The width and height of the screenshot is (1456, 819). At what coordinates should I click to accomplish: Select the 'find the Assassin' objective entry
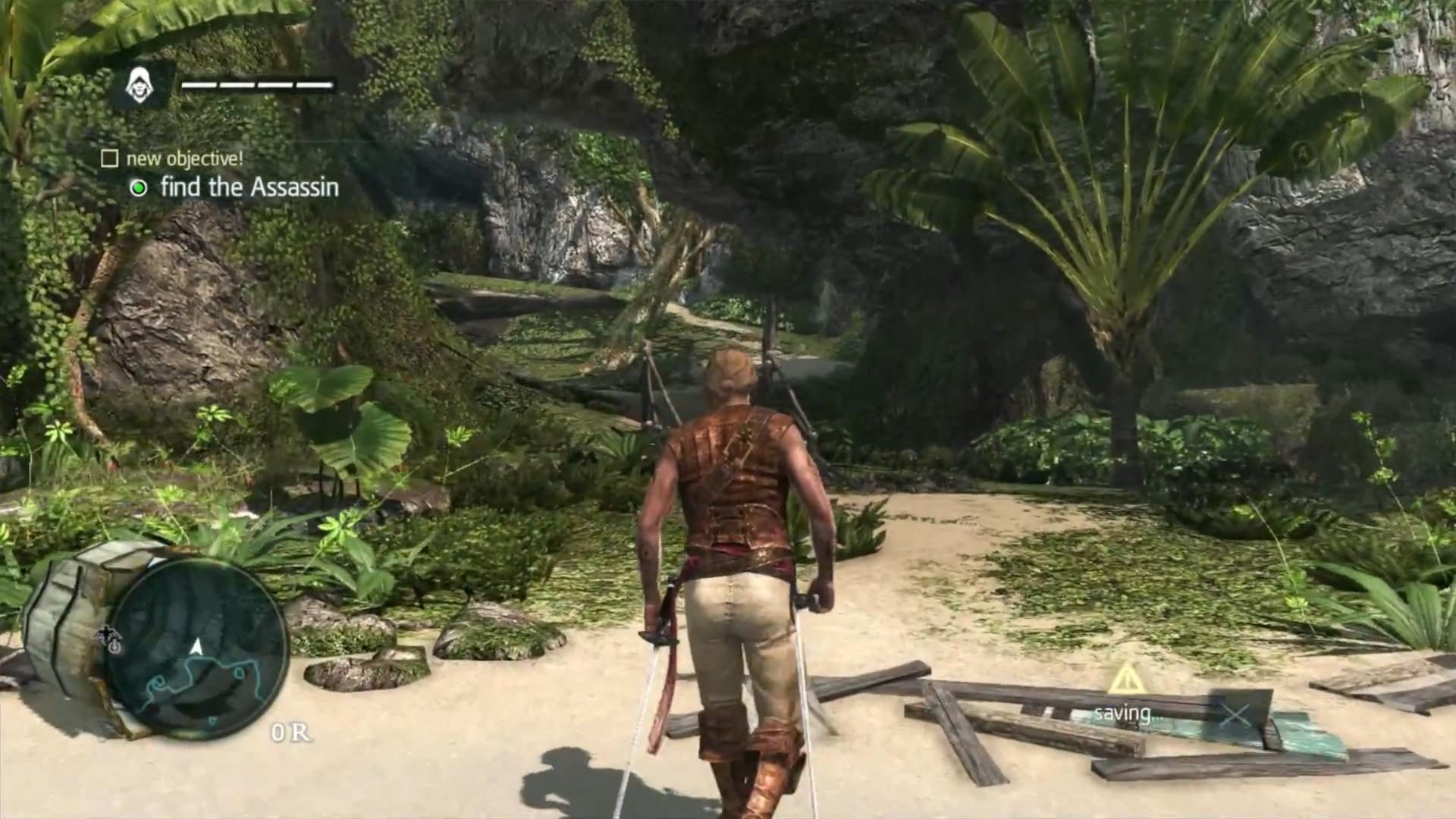tap(249, 187)
